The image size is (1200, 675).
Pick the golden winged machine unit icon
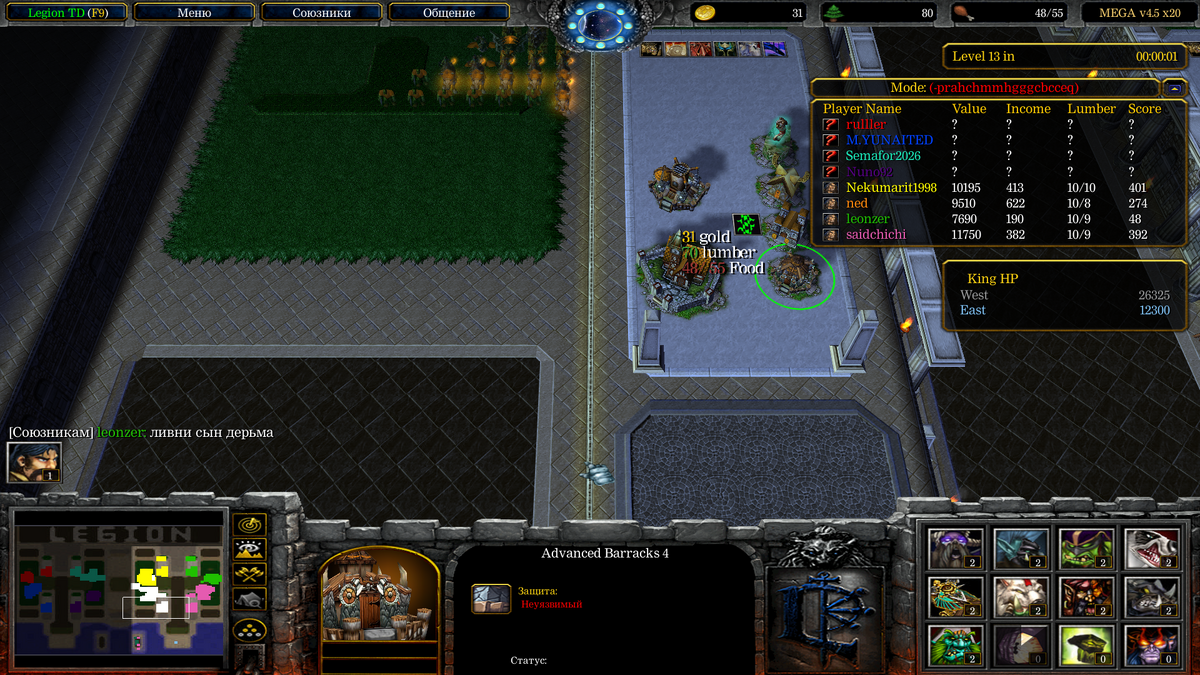[955, 597]
